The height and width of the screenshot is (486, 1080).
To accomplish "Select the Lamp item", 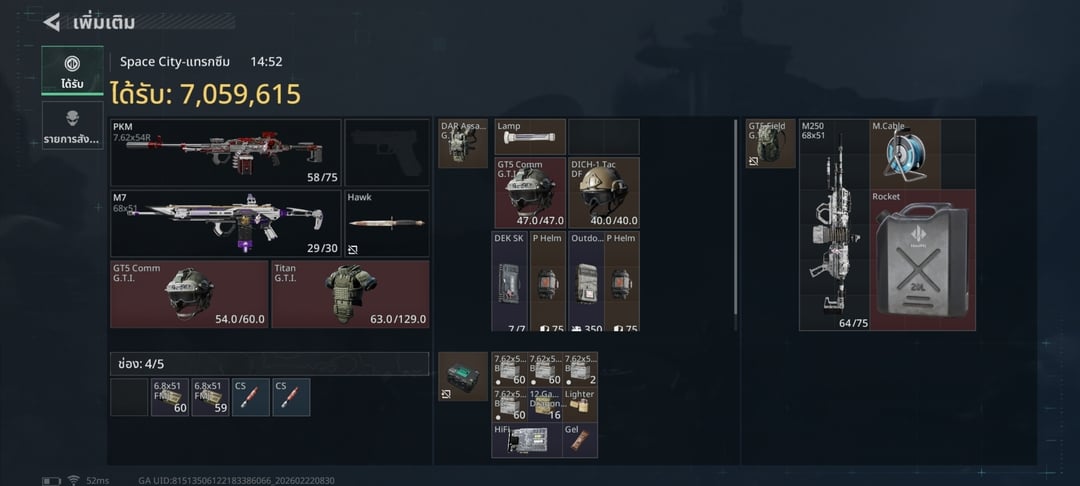I will (530, 136).
